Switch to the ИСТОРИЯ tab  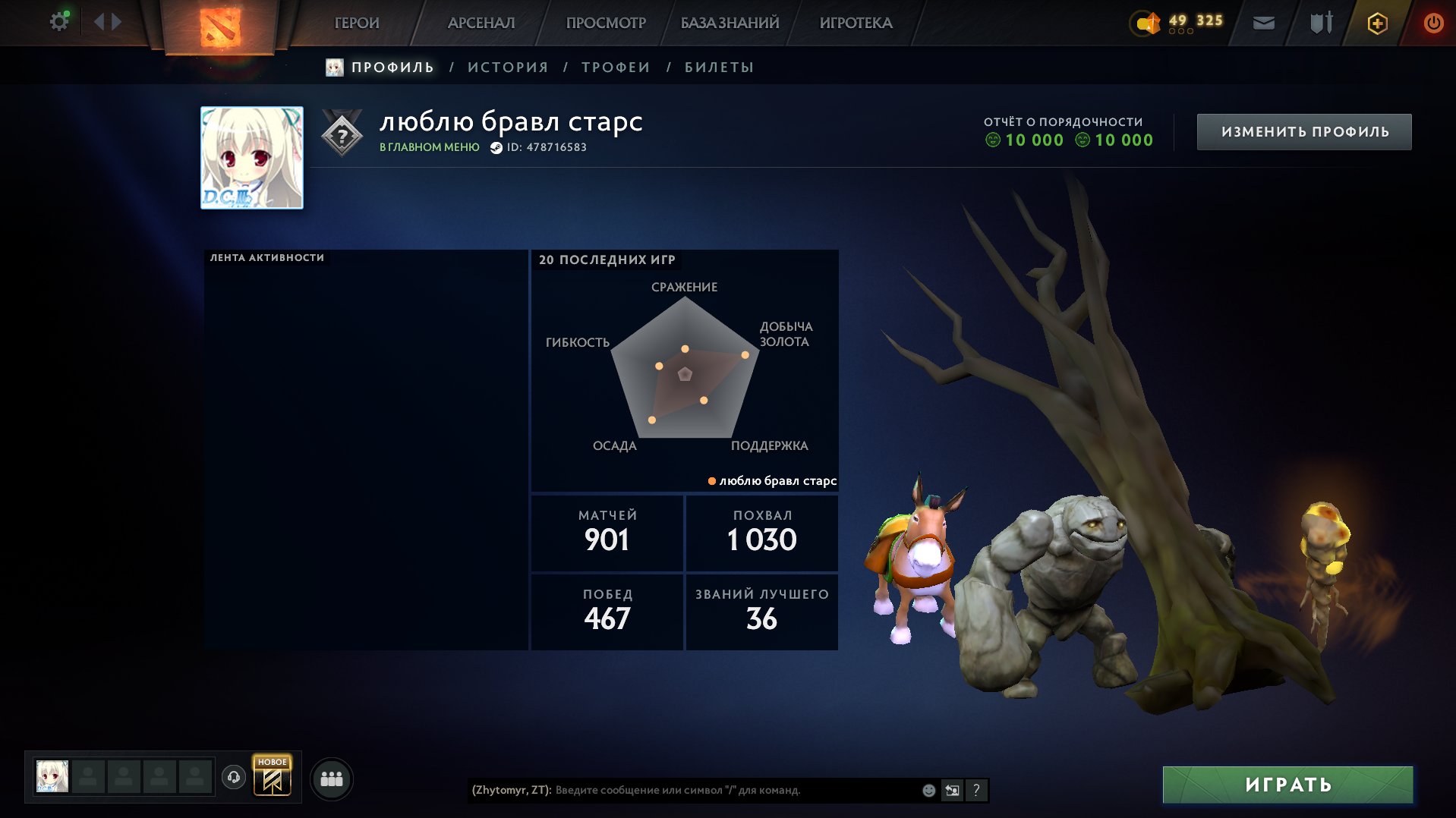(507, 67)
